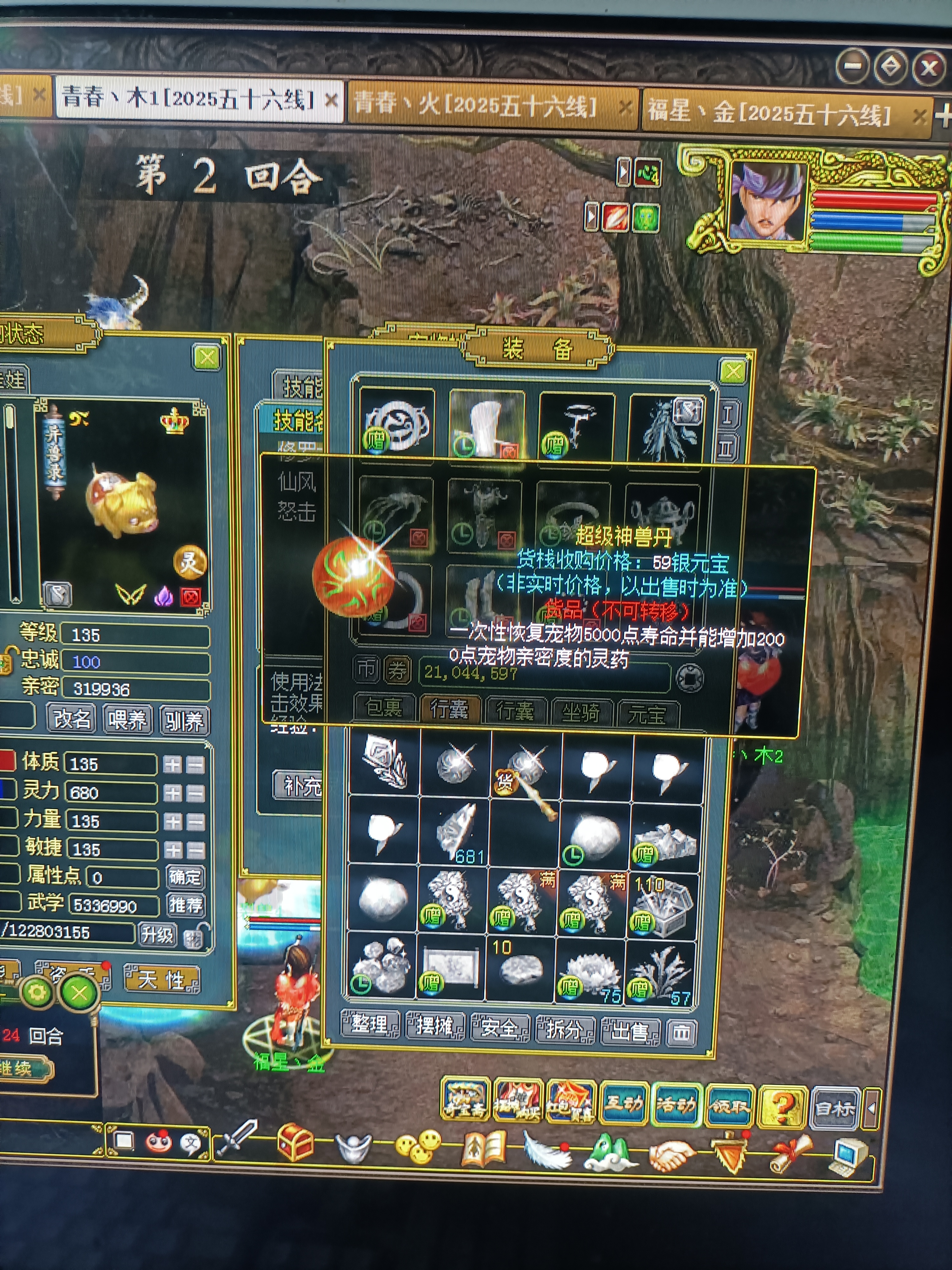The image size is (952, 1270).
Task: Add a point to 灵力 with plus
Action: click(173, 793)
